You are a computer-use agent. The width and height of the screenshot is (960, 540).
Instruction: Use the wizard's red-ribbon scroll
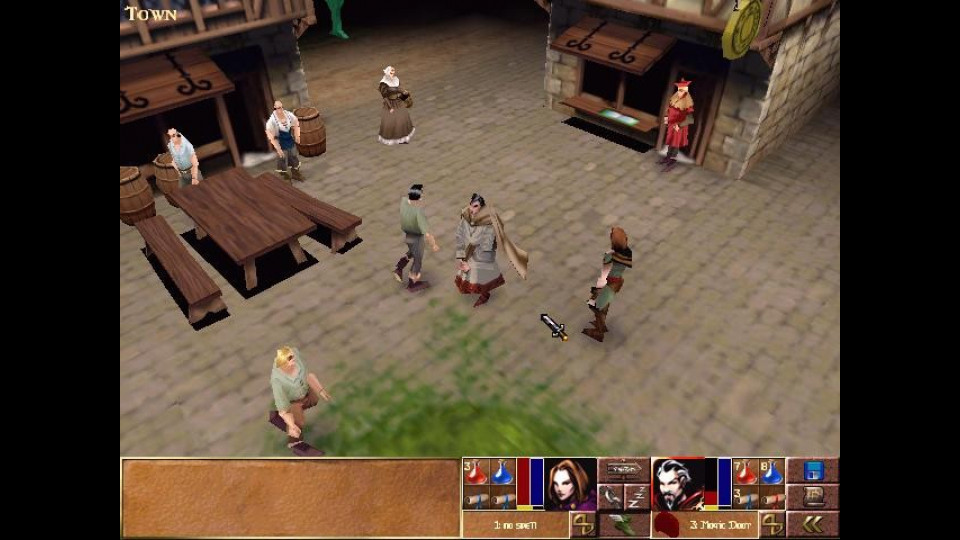tap(771, 498)
